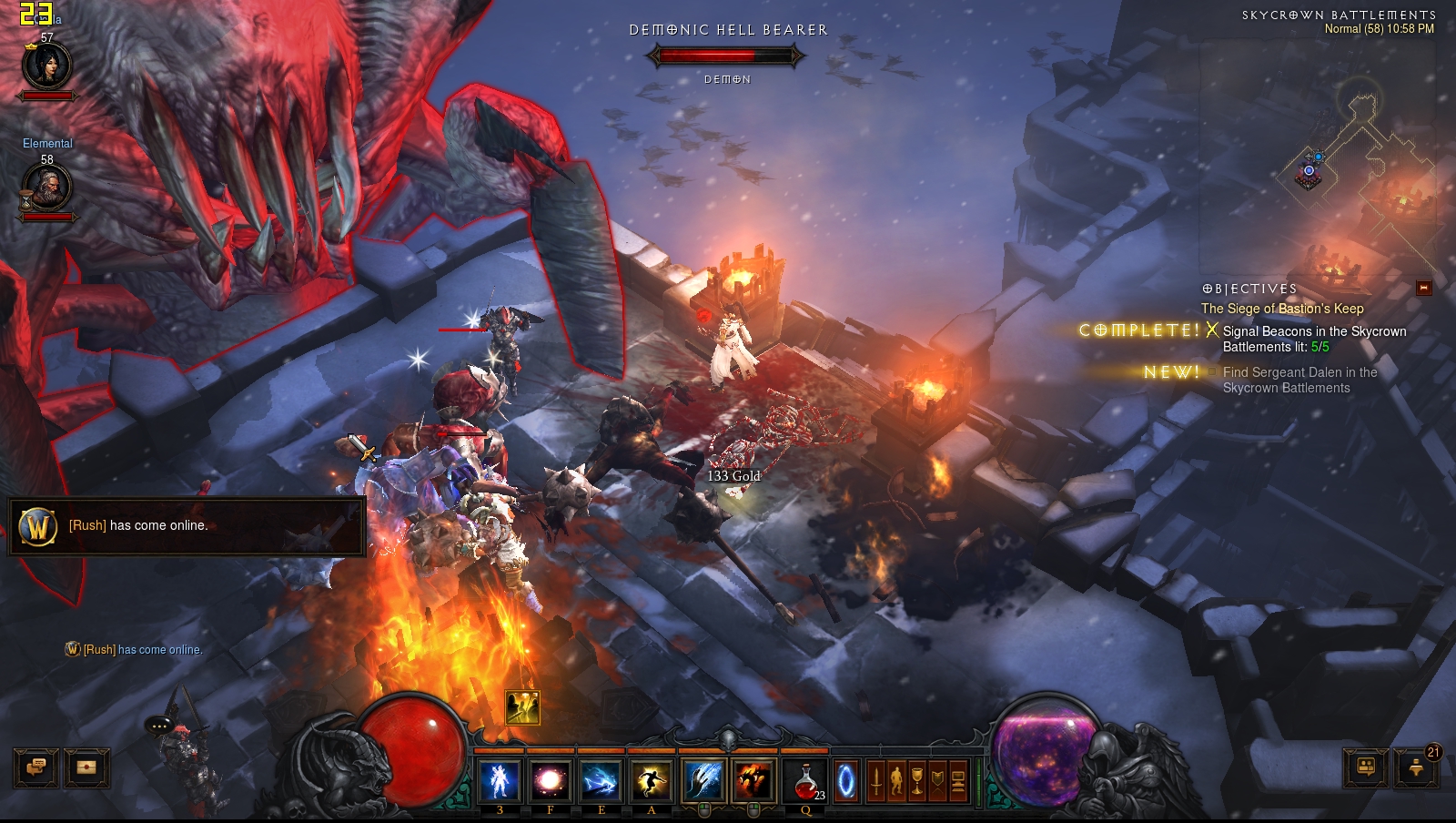The height and width of the screenshot is (823, 1456).
Task: Cast the bright orb explosion skill
Action: pos(550,781)
